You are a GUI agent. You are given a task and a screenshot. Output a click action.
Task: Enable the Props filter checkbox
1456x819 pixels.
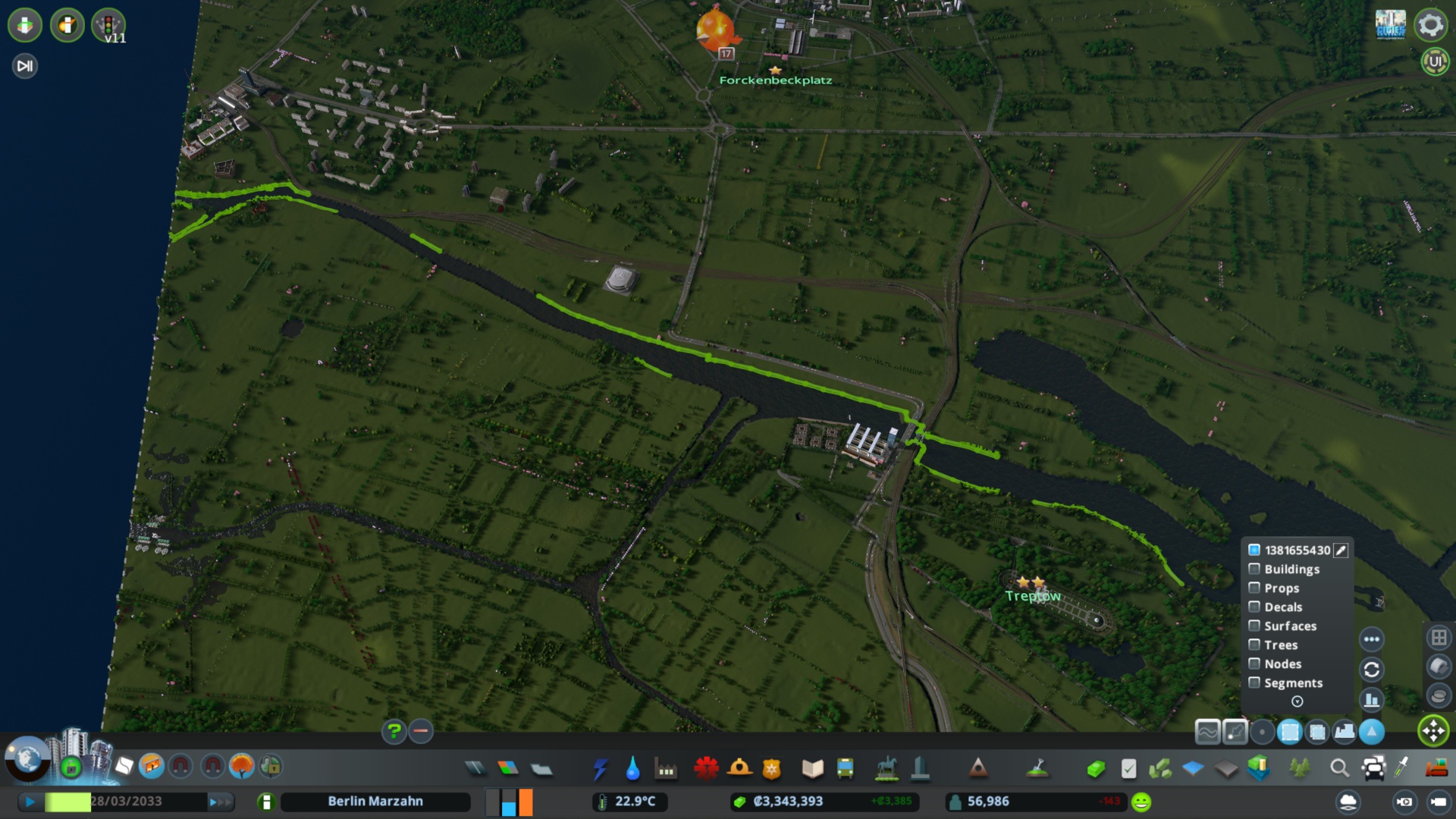(1254, 588)
